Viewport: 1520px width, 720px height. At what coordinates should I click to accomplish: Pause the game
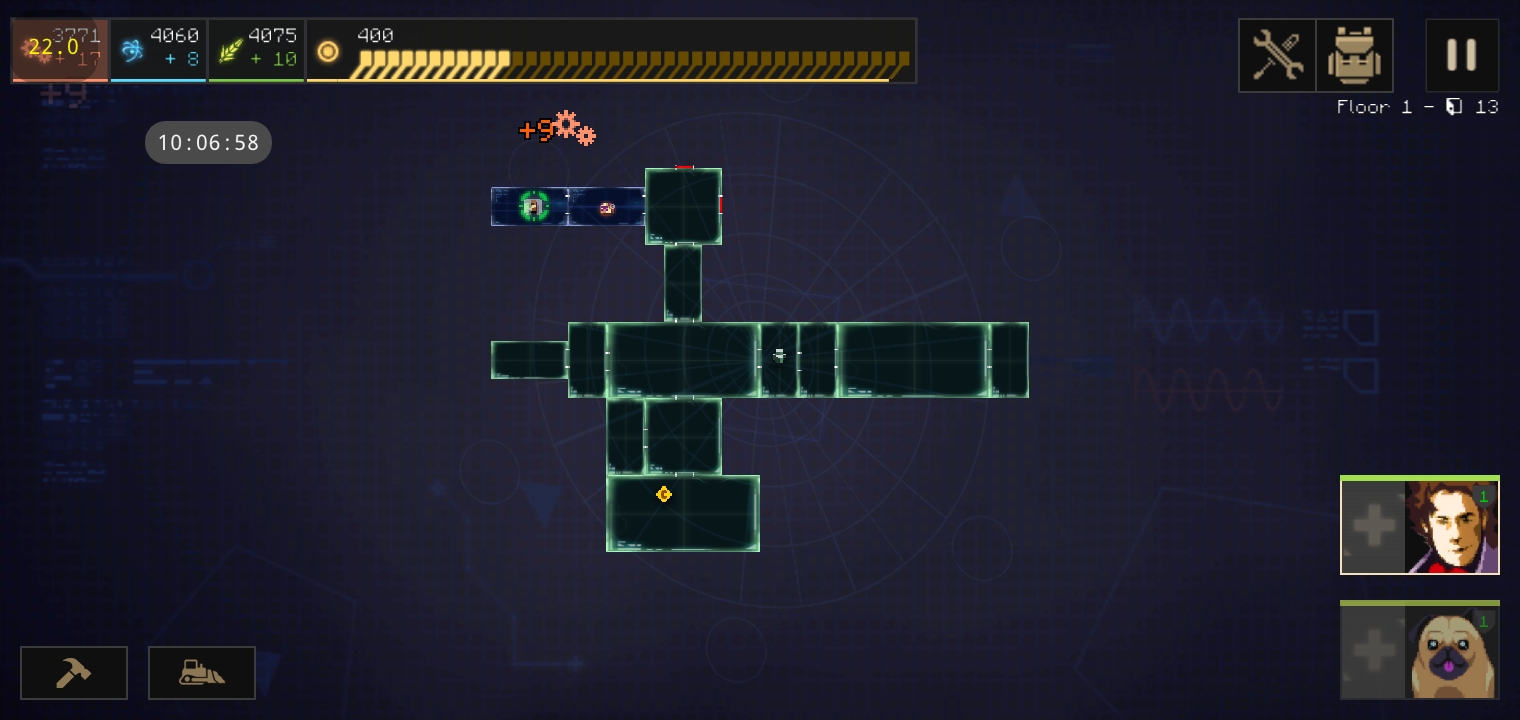pos(1461,55)
